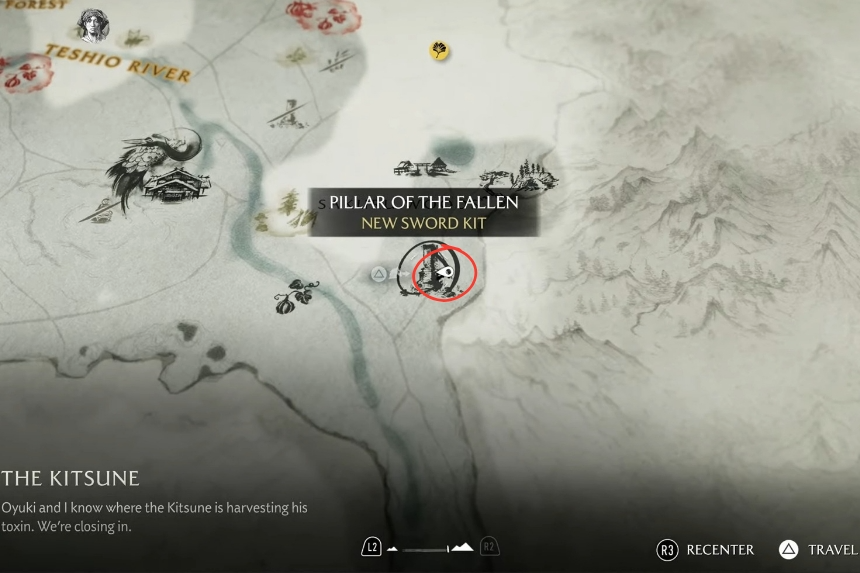Screen dimensions: 860x573
Task: Click the large inn building map marker
Action: (177, 183)
